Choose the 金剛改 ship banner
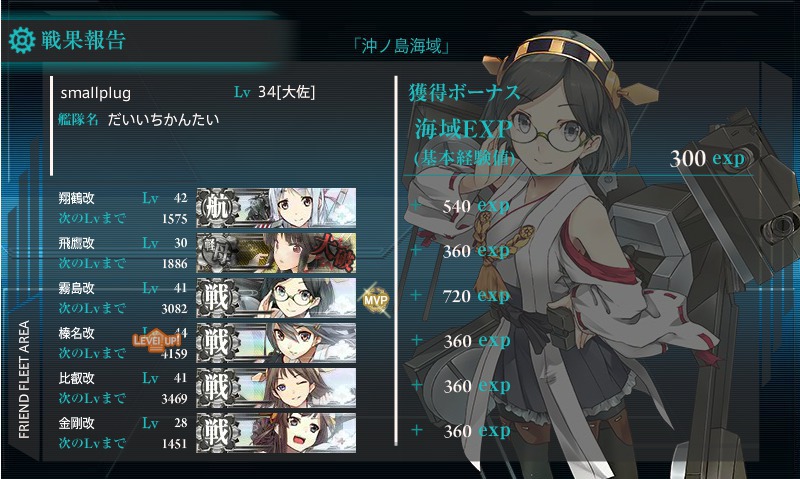 tap(276, 430)
